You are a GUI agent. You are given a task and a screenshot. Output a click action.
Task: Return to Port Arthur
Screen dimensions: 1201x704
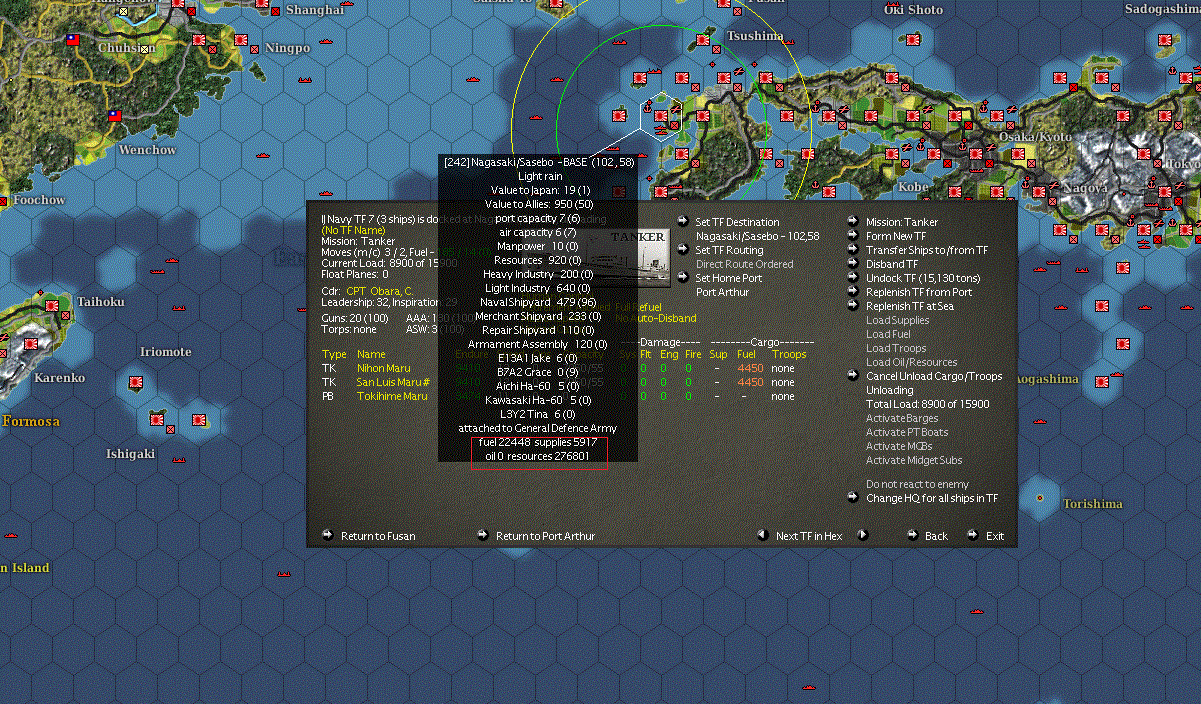[x=545, y=536]
